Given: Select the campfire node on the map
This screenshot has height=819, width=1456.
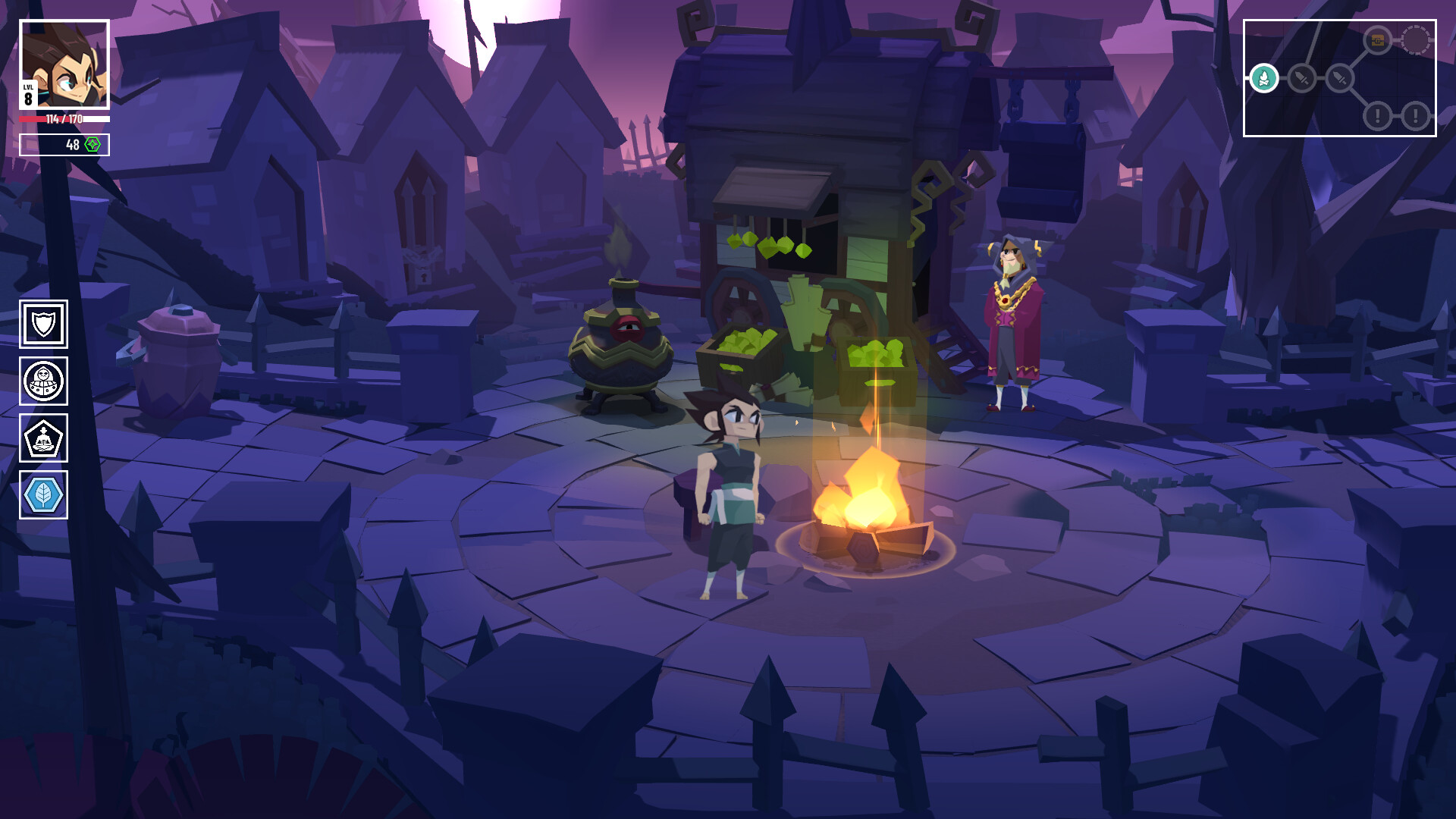Looking at the screenshot, I should [1263, 78].
